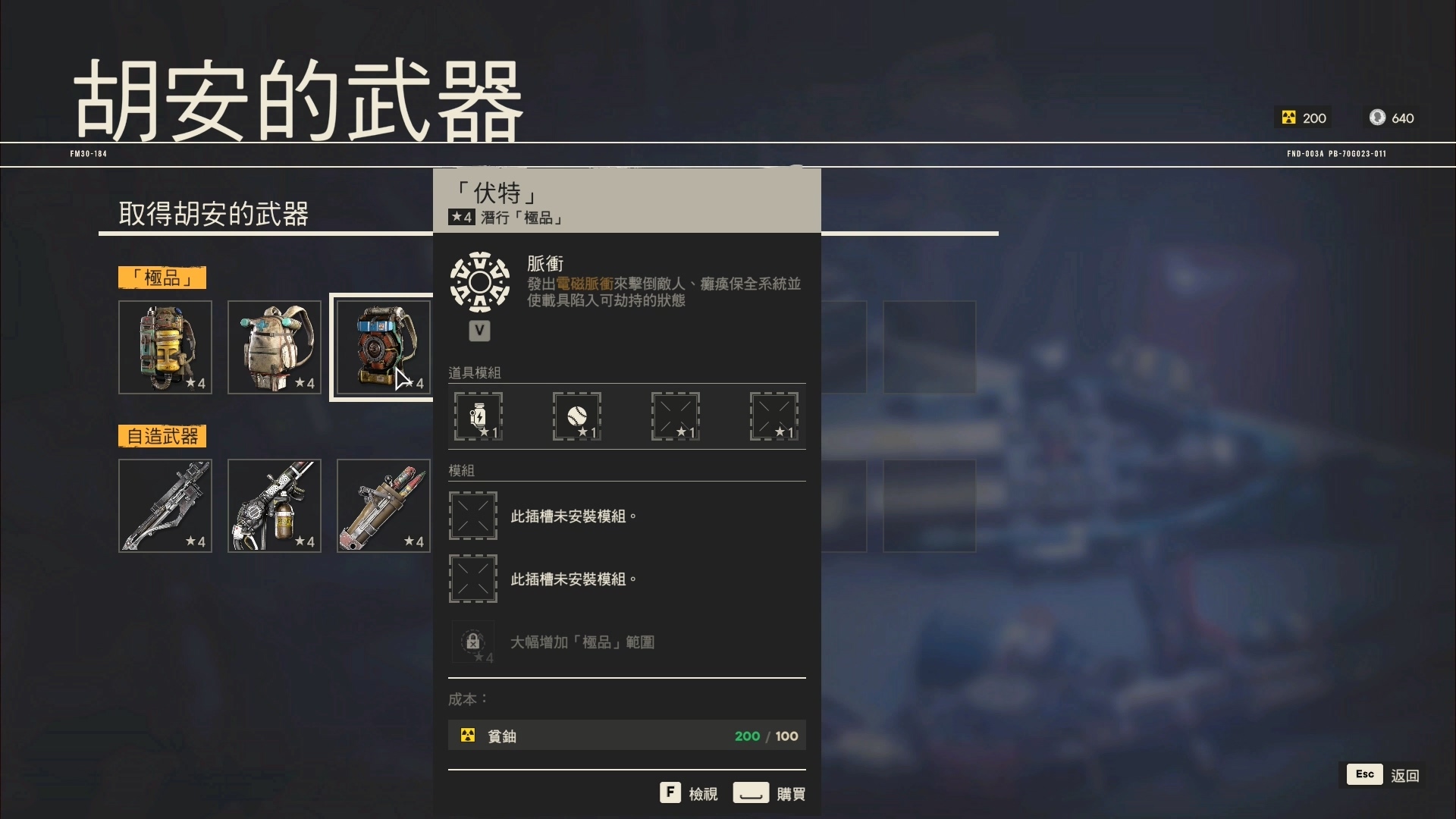Select the 自造武器 category label
Viewport: 1456px width, 819px height.
click(x=162, y=436)
